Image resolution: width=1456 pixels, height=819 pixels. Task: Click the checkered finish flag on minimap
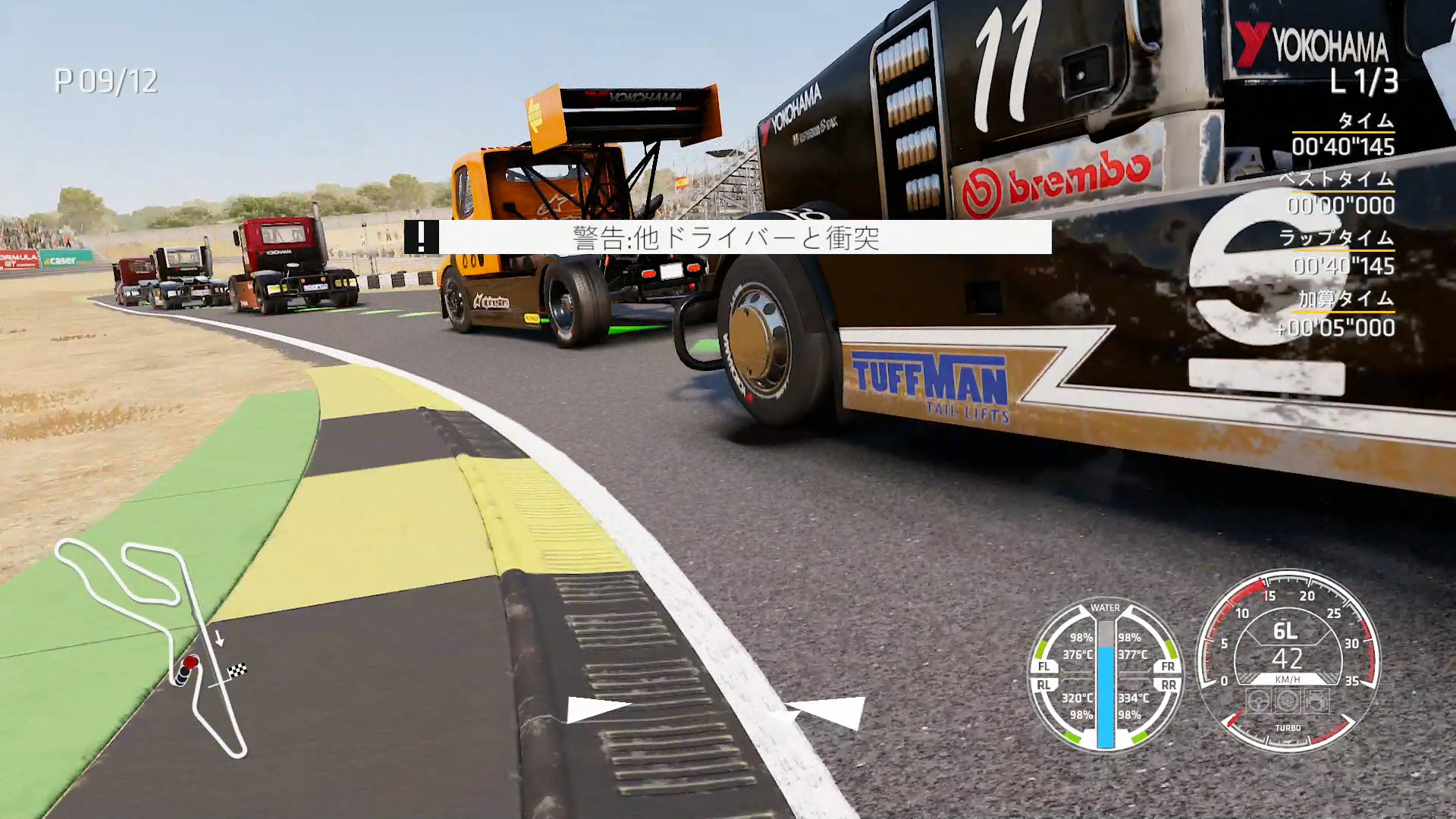pos(238,670)
